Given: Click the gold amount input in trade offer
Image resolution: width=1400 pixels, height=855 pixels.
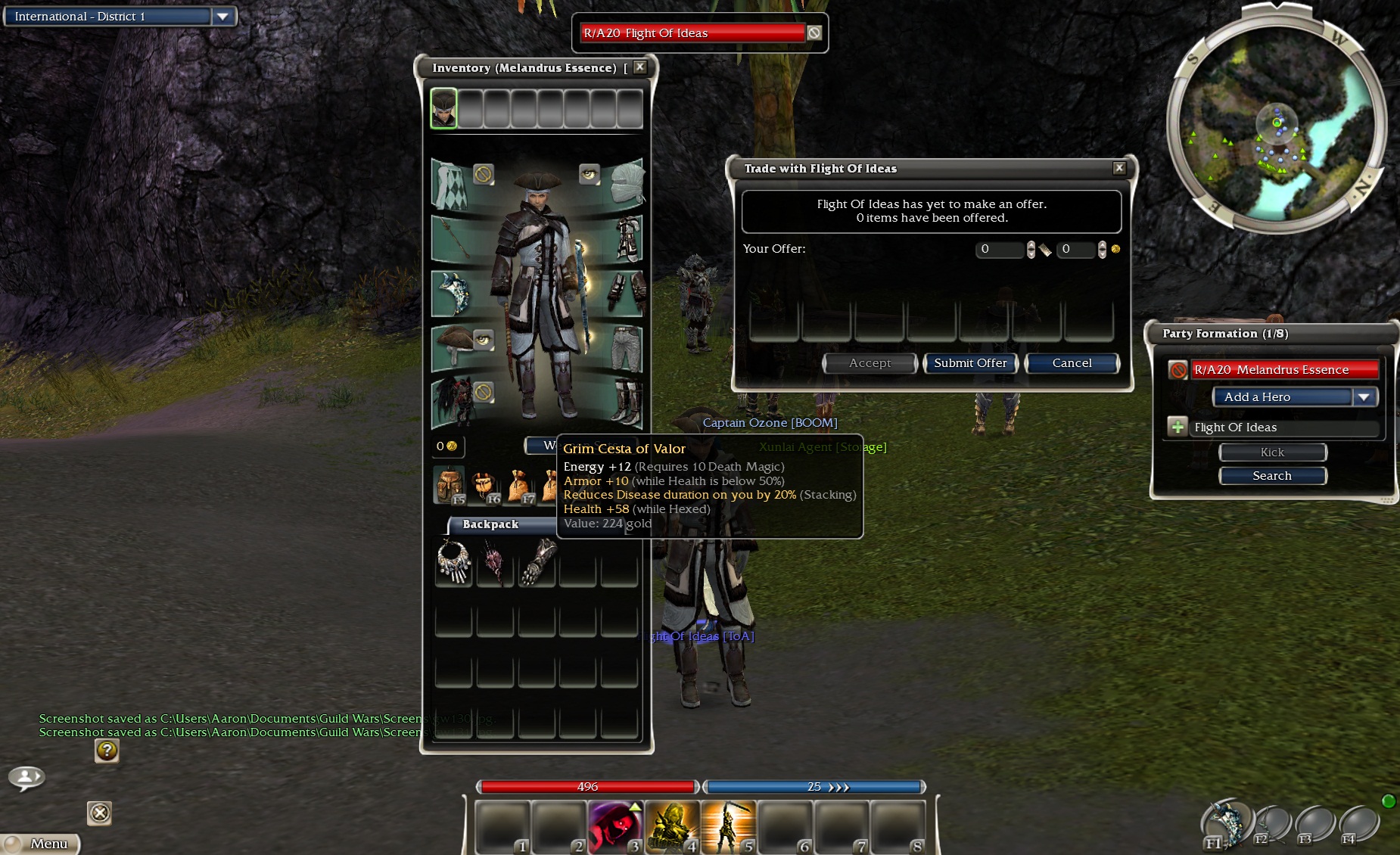Looking at the screenshot, I should (x=1075, y=249).
